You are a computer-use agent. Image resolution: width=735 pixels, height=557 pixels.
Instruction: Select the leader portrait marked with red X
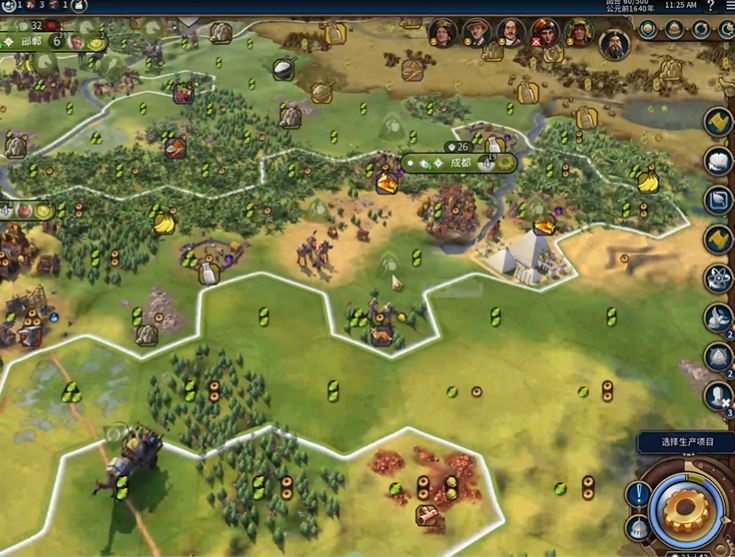(x=544, y=33)
